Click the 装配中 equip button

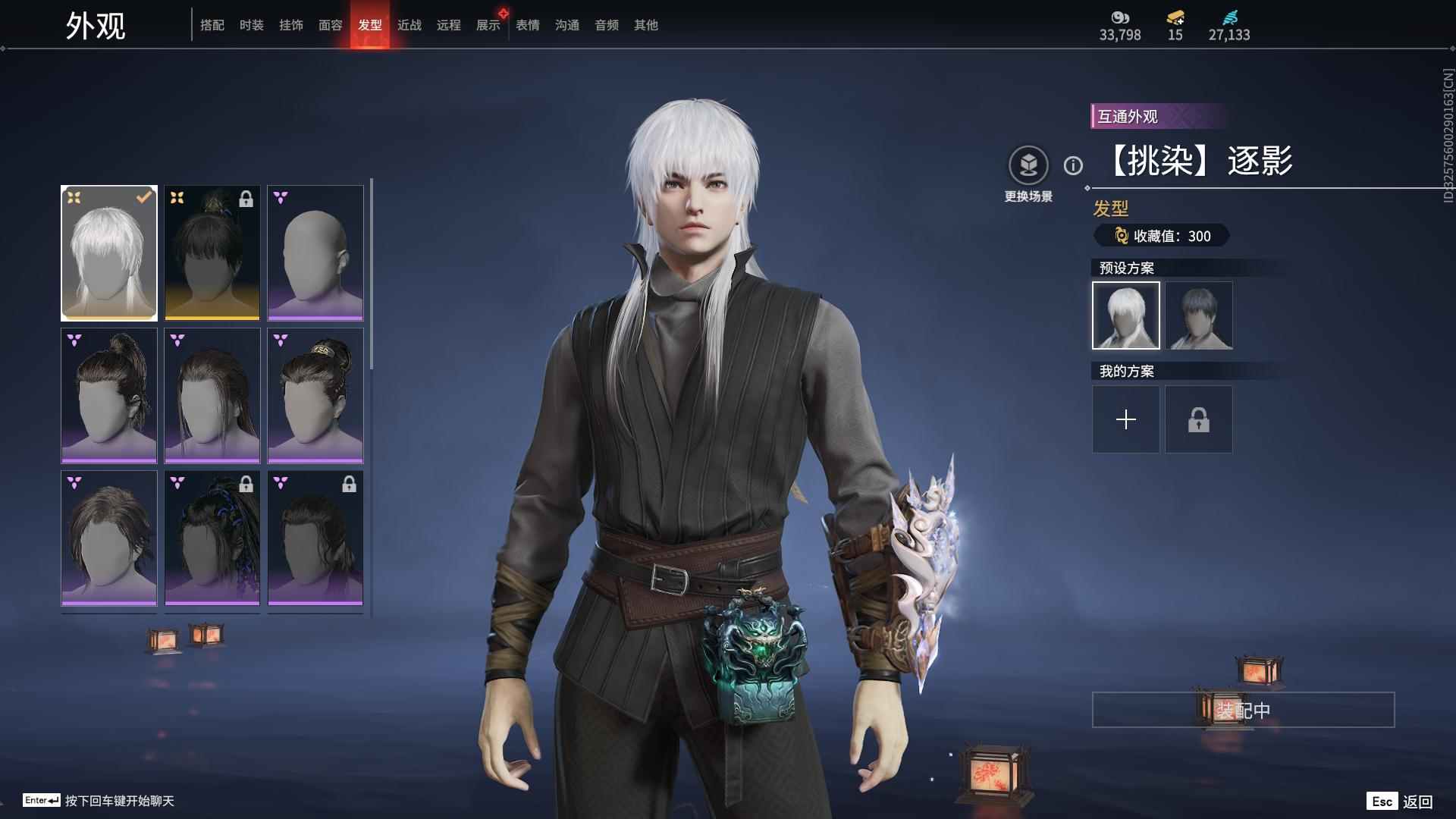(1243, 710)
